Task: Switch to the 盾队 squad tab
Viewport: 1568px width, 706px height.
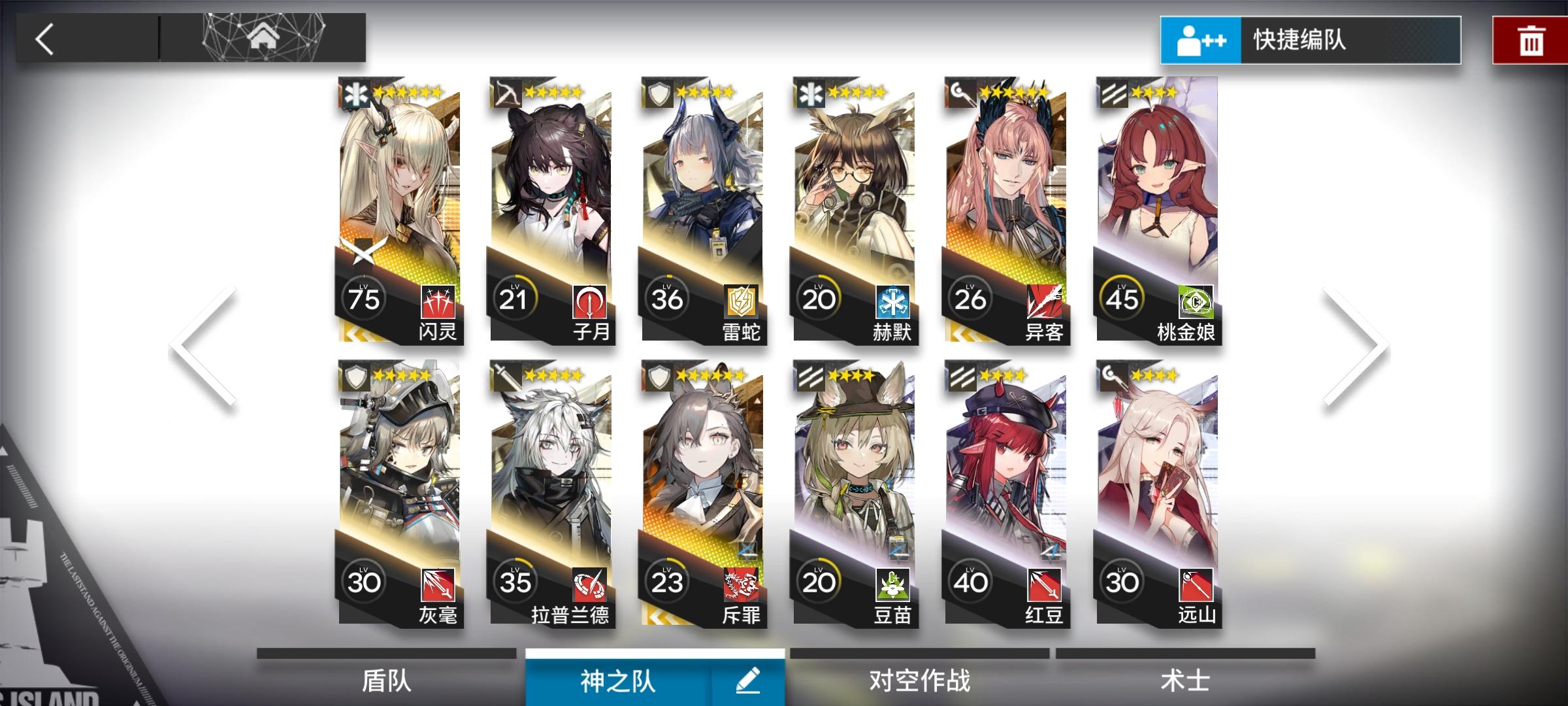Action: coord(385,680)
